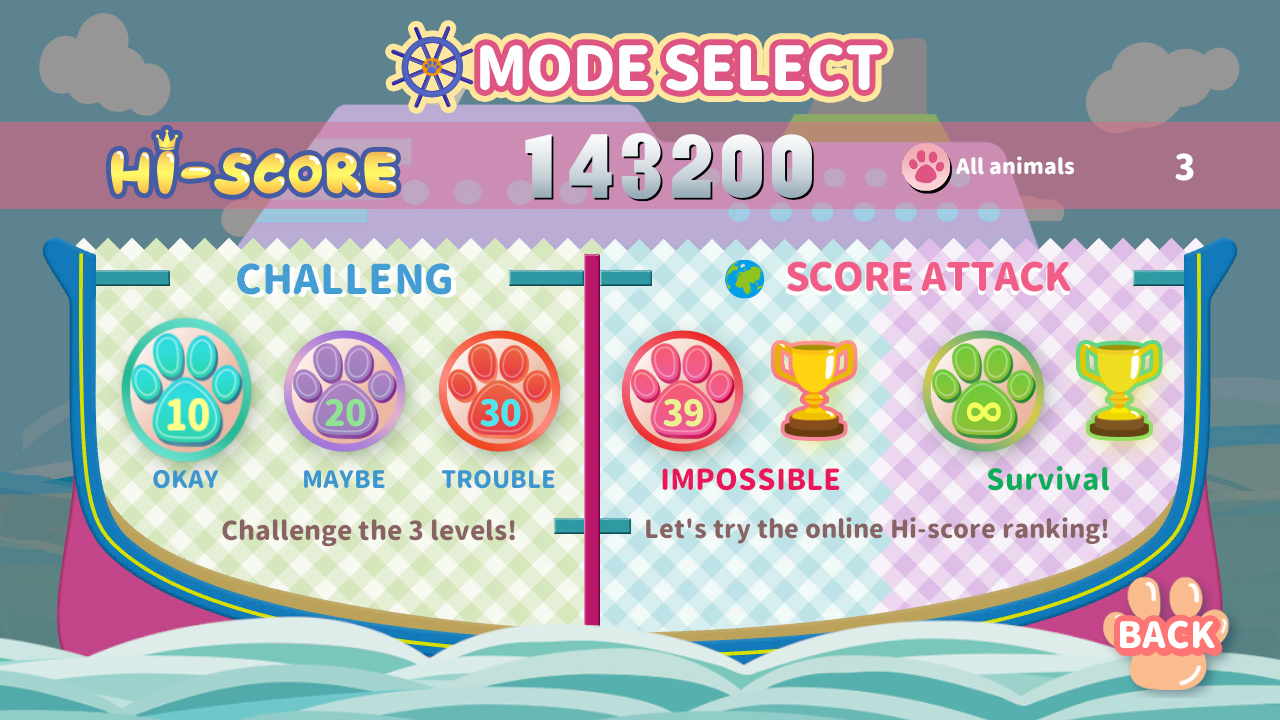Select the MAYBE difficulty paw icon
1280x720 pixels.
pos(342,395)
